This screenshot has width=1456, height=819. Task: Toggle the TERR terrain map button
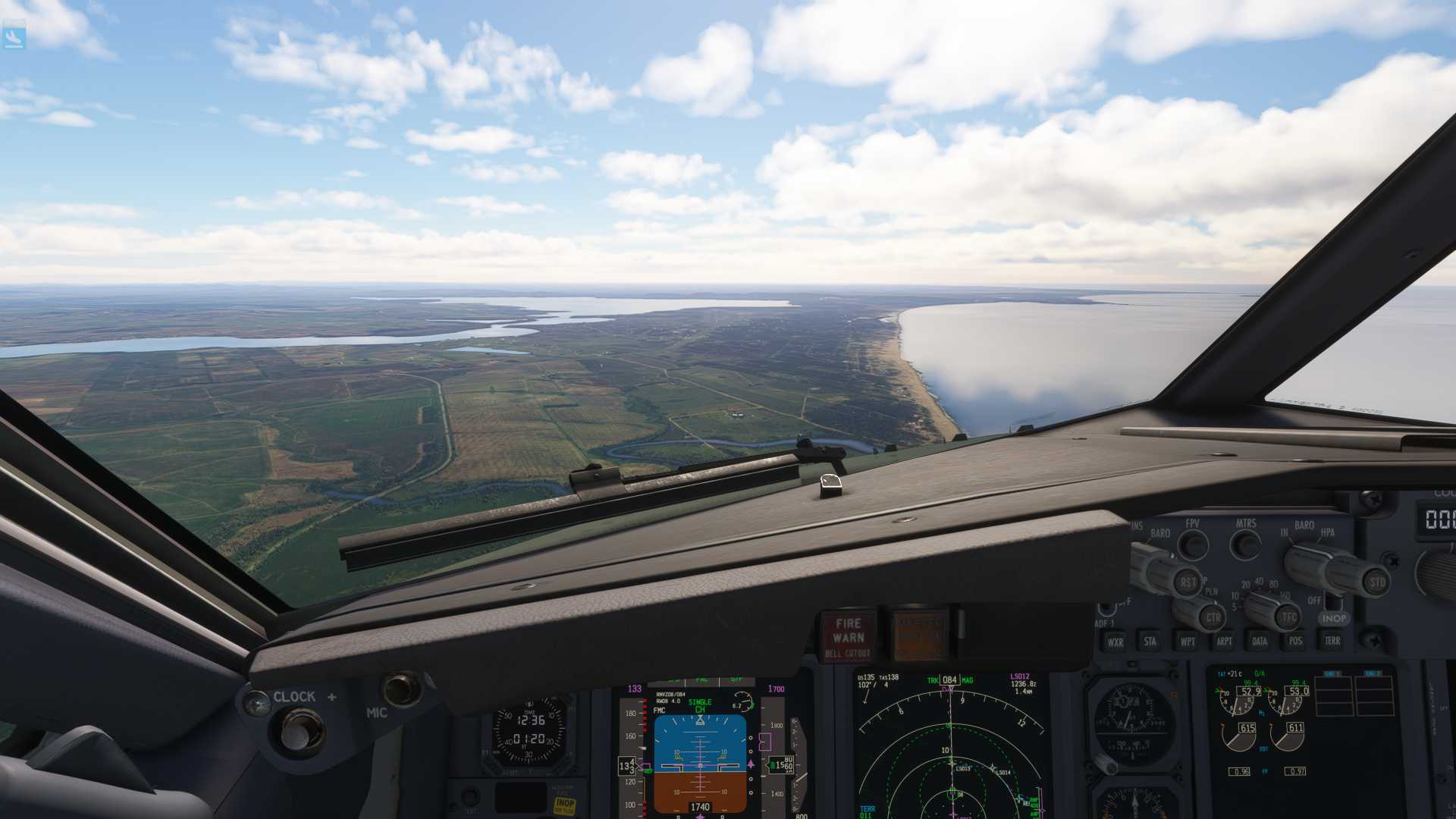(1332, 642)
